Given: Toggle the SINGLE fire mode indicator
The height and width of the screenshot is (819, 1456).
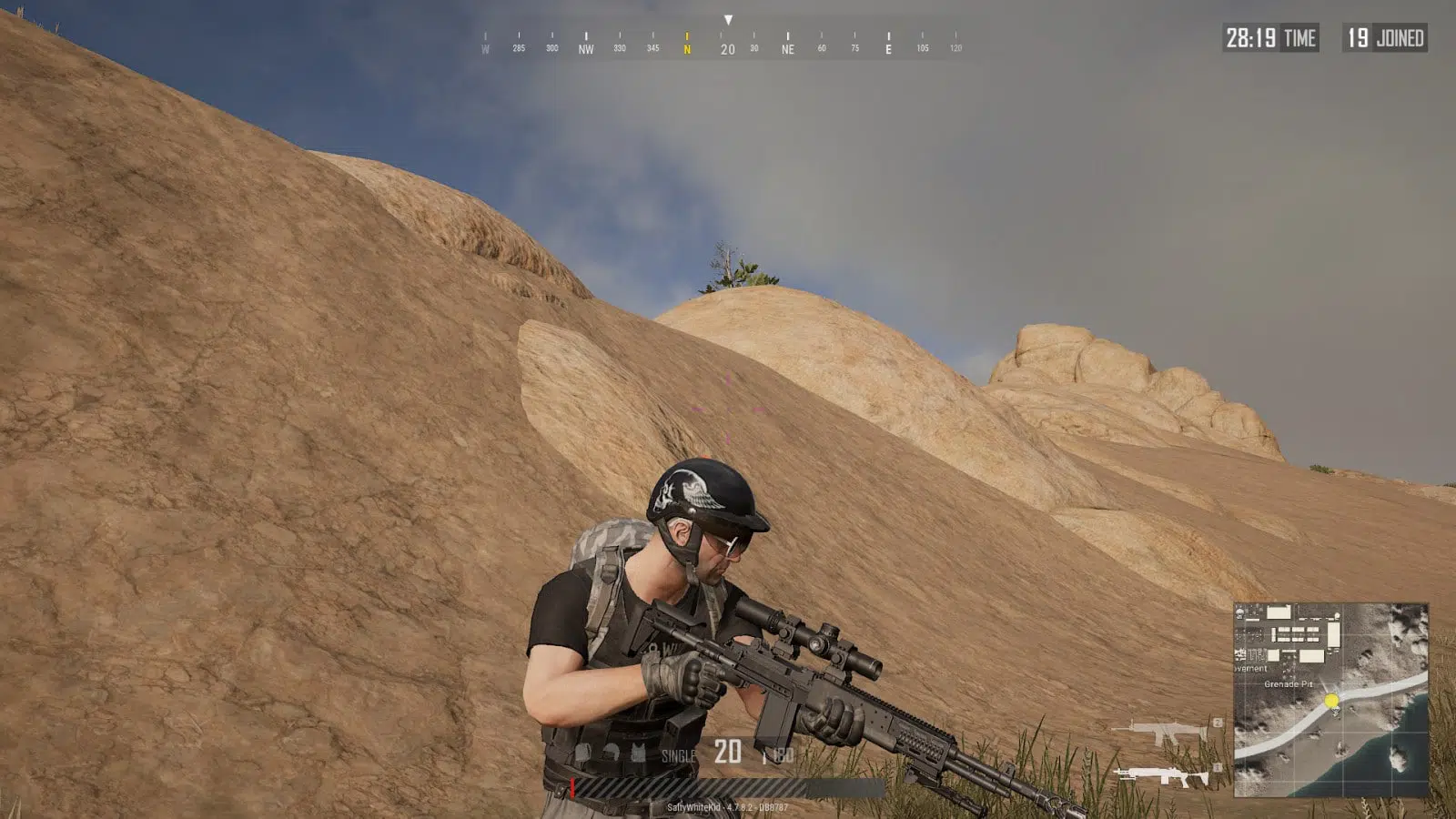Looking at the screenshot, I should click(678, 754).
